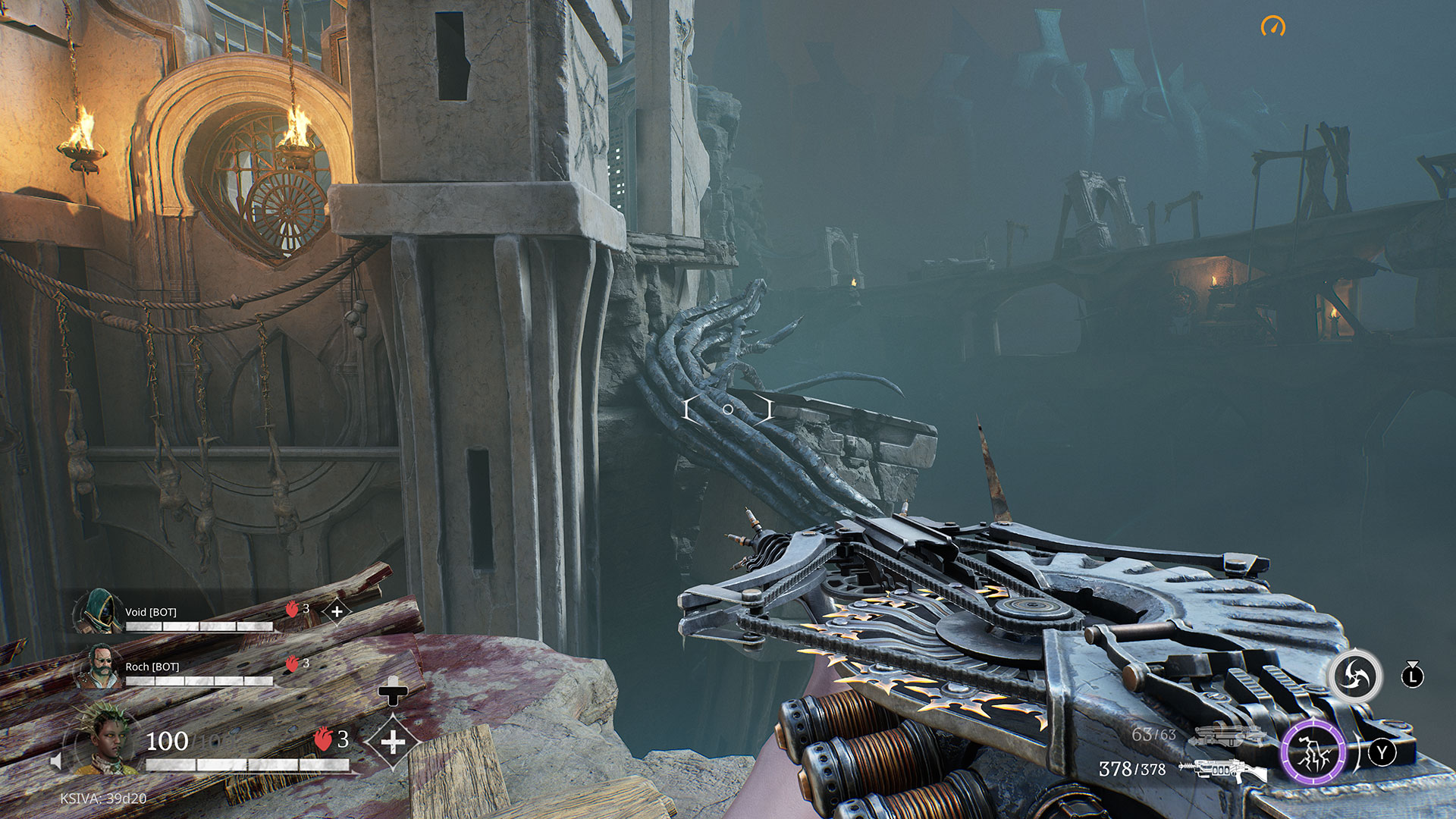Viewport: 1456px width, 819px height.
Task: Click the heal diamond beside Void
Action: [x=337, y=610]
